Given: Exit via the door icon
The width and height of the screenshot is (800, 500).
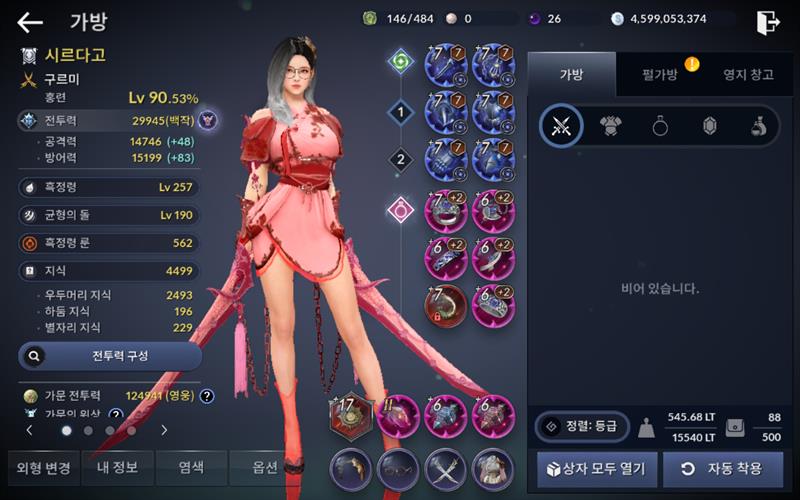Looking at the screenshot, I should (768, 22).
